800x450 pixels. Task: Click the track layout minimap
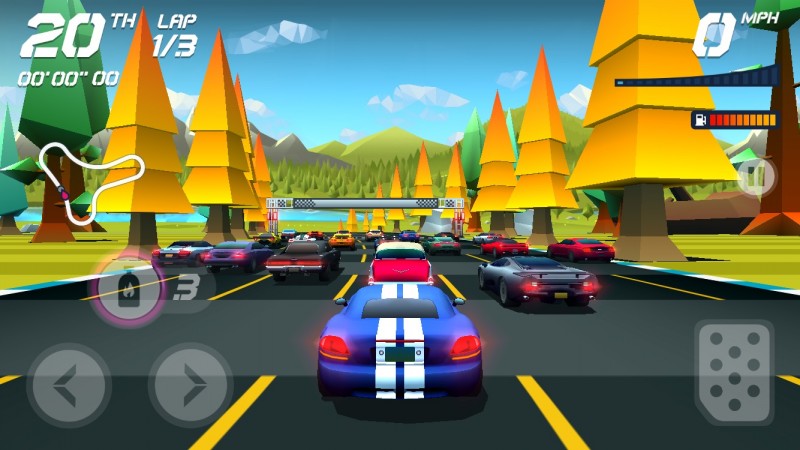coord(88,180)
